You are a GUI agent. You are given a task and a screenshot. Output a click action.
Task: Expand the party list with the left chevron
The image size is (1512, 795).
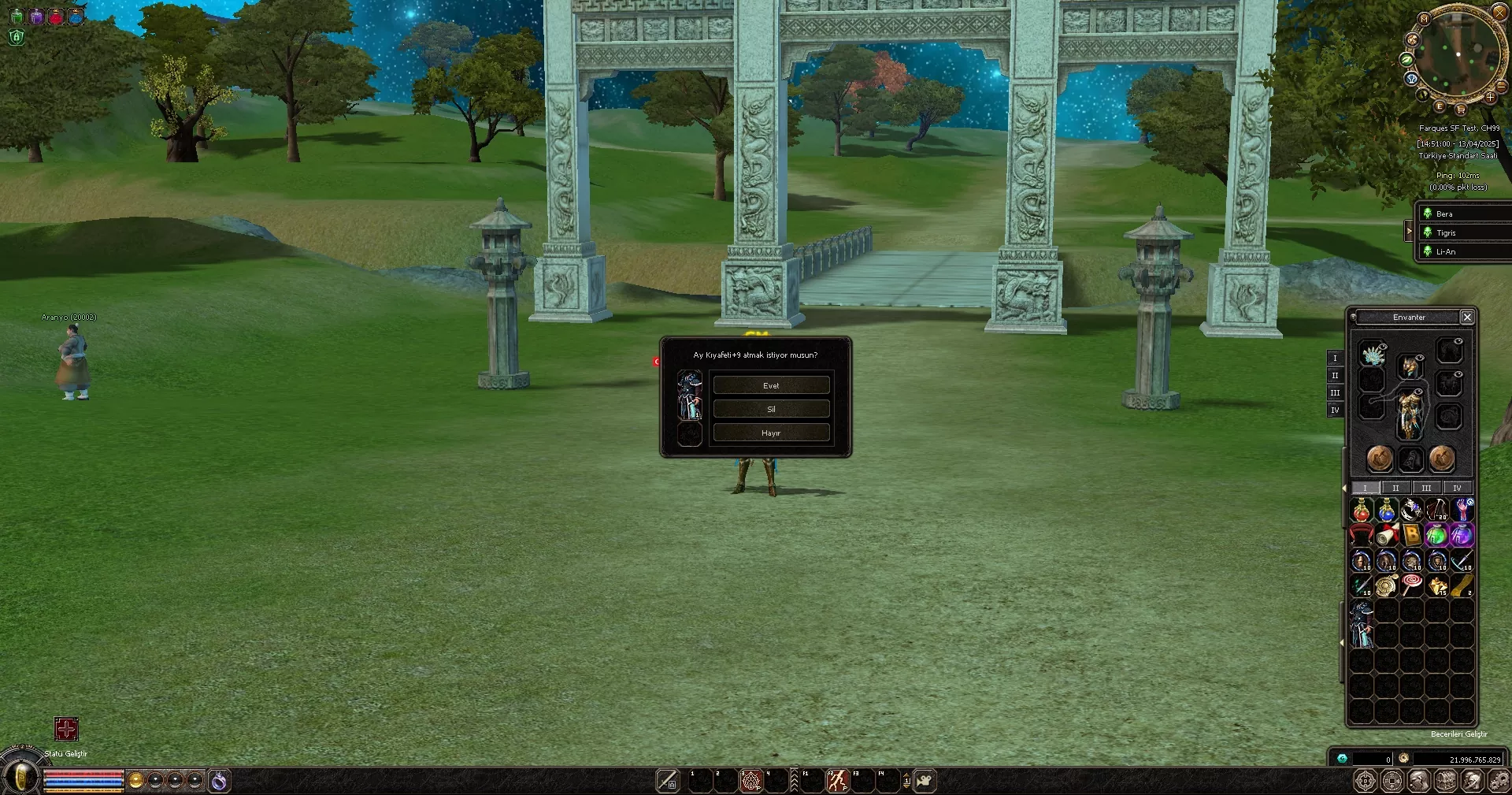click(1410, 231)
